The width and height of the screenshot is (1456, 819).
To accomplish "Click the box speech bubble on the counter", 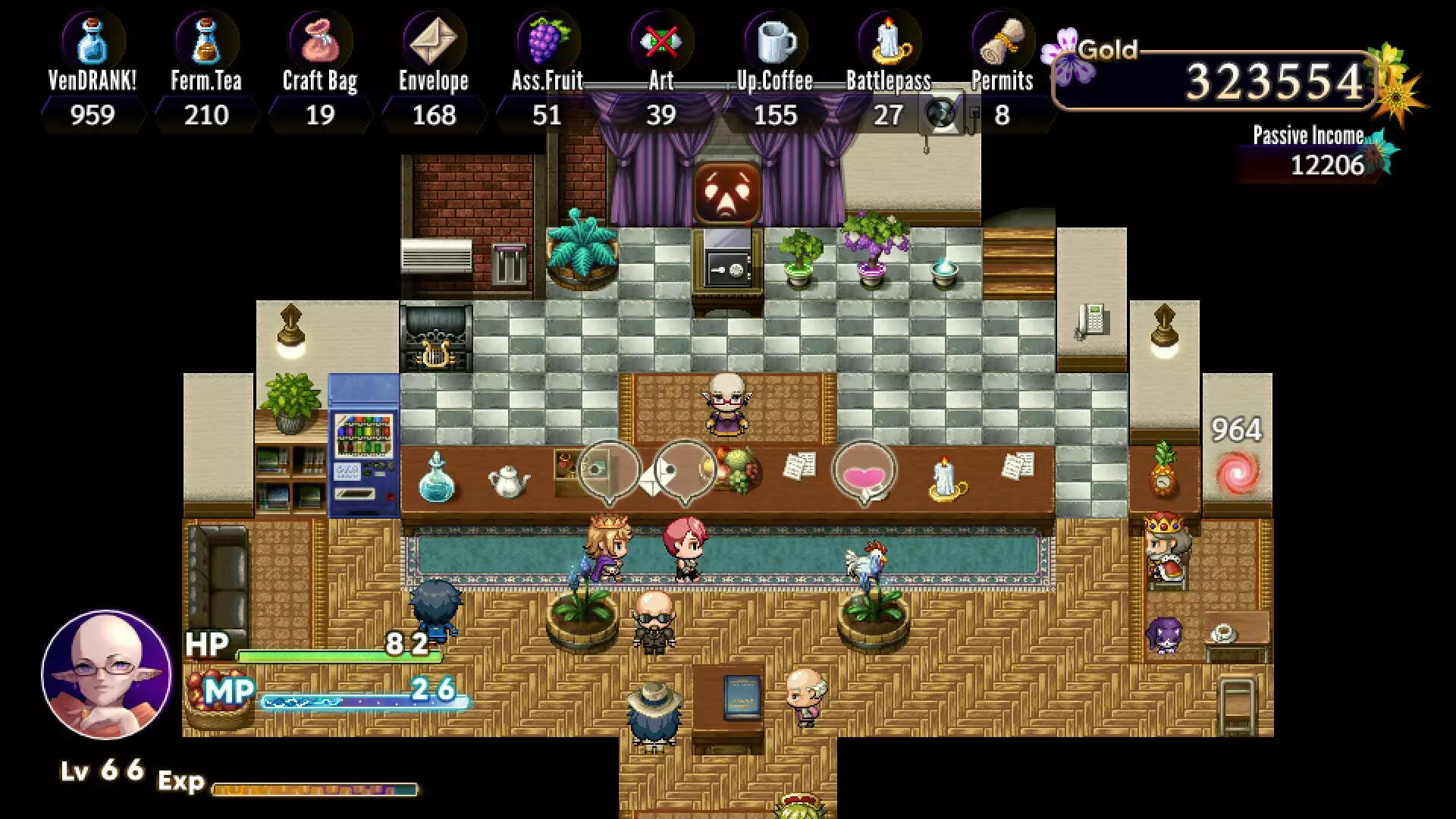I will tap(609, 469).
